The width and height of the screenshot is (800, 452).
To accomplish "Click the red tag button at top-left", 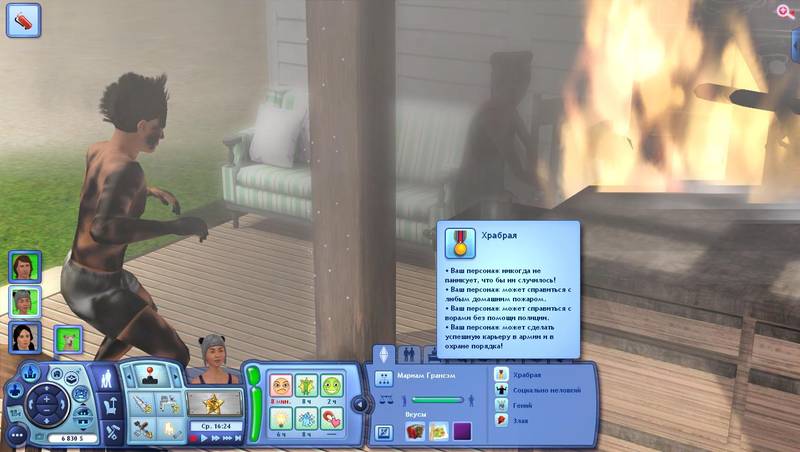I will pos(23,21).
